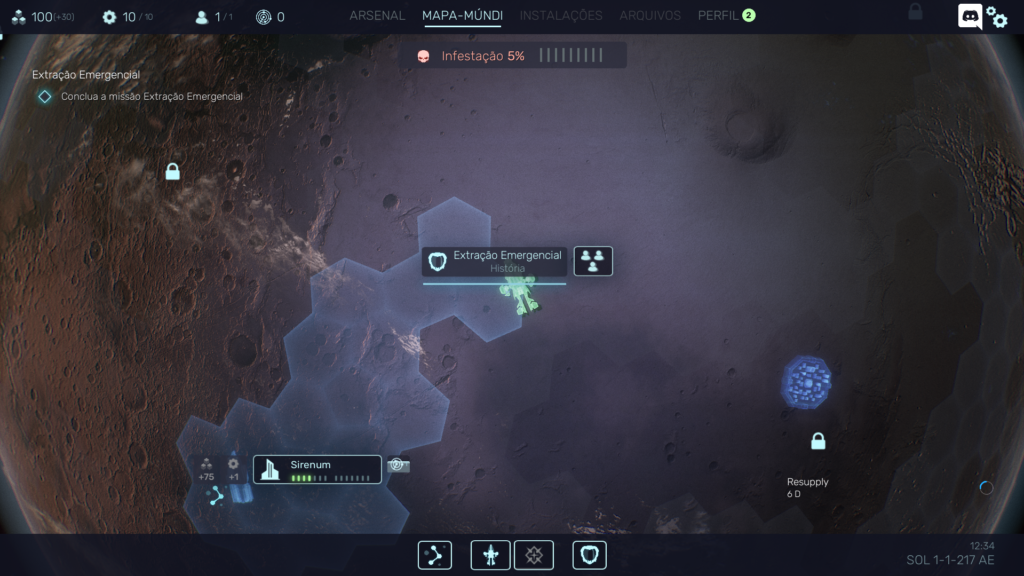Click the Extração Emergencial objective tracker entry
The image size is (1024, 576).
pyautogui.click(x=140, y=96)
